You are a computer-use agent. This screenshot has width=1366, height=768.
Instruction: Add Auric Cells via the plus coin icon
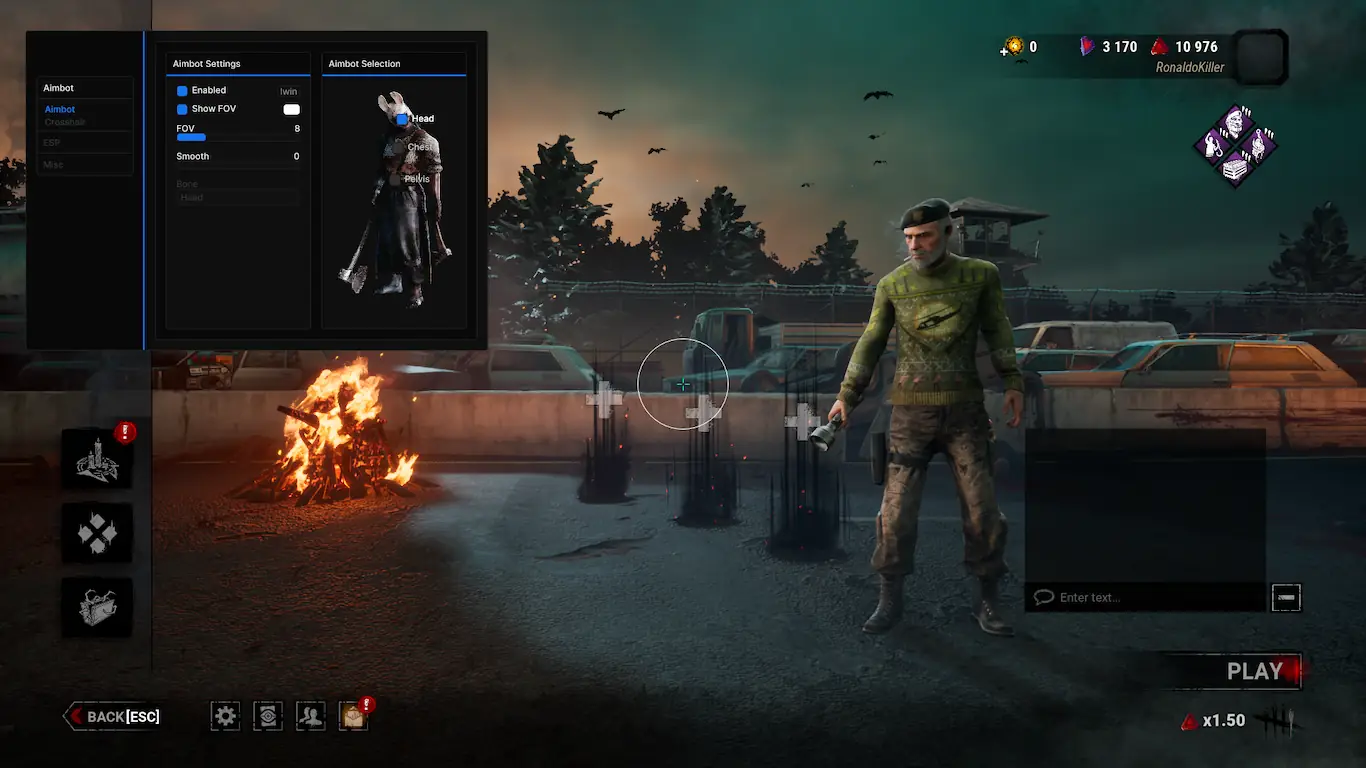(x=1013, y=46)
